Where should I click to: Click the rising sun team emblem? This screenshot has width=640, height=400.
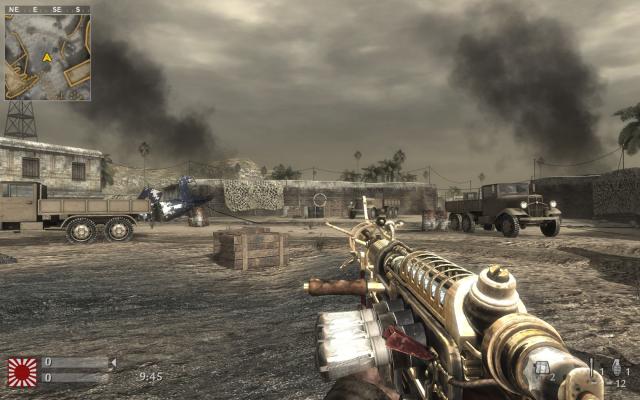(x=22, y=371)
